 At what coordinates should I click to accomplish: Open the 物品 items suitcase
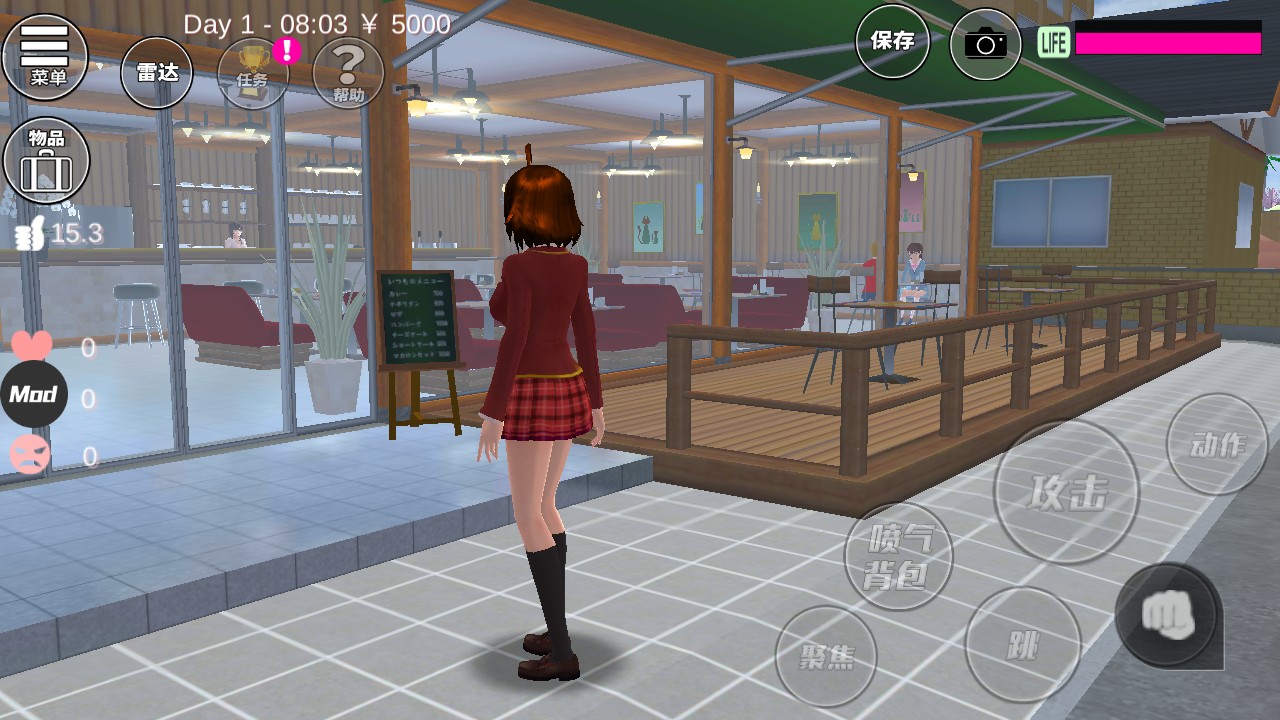coord(46,160)
